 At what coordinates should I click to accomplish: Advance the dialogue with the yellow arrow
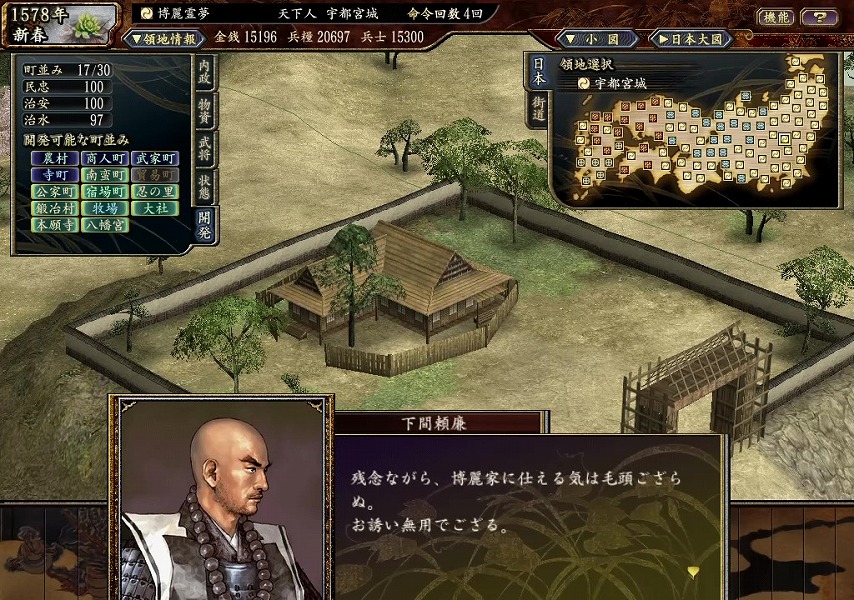(x=692, y=571)
